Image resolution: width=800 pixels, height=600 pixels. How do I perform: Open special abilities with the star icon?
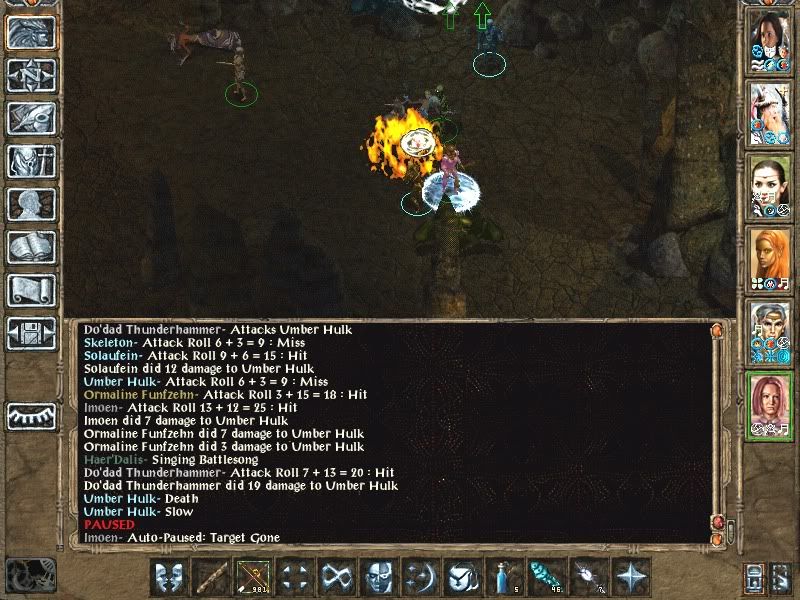pyautogui.click(x=630, y=577)
